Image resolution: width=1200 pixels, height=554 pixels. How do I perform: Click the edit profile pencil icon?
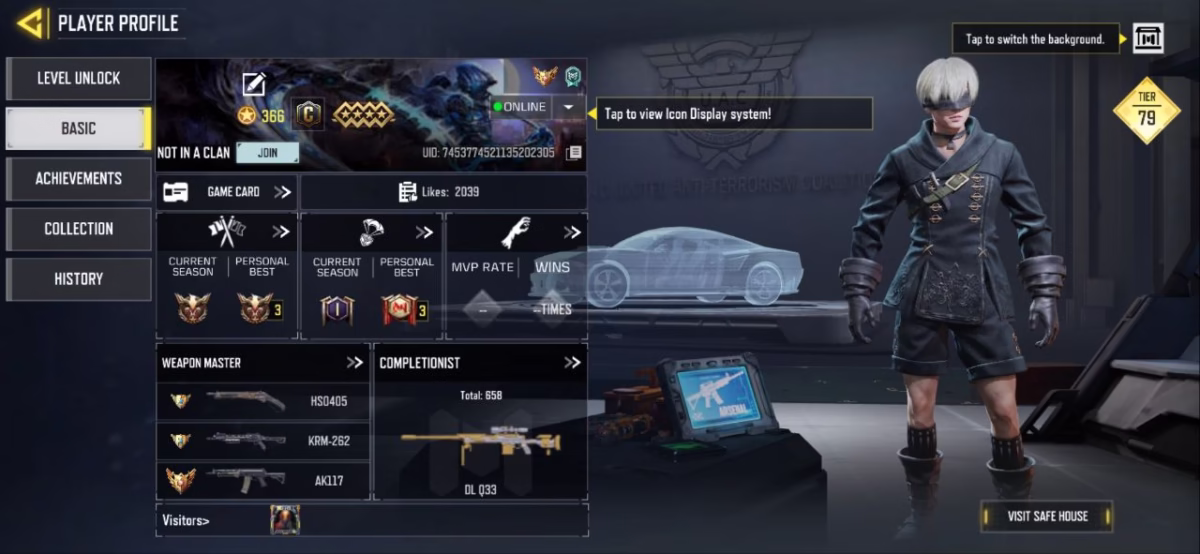point(254,85)
